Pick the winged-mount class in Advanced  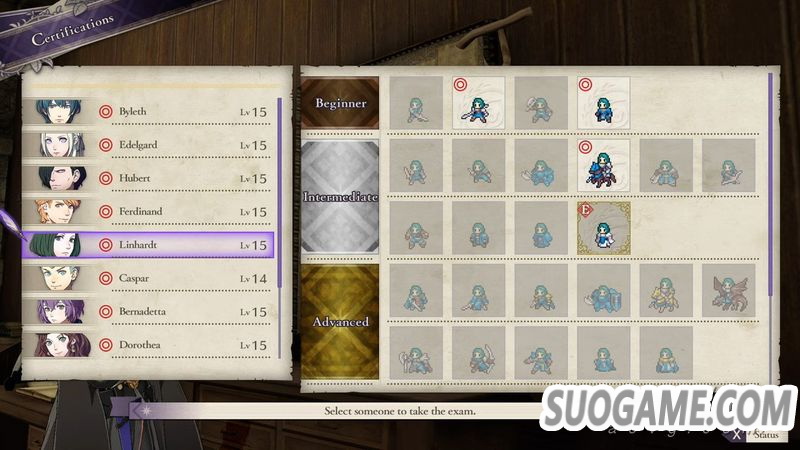pyautogui.click(x=729, y=290)
